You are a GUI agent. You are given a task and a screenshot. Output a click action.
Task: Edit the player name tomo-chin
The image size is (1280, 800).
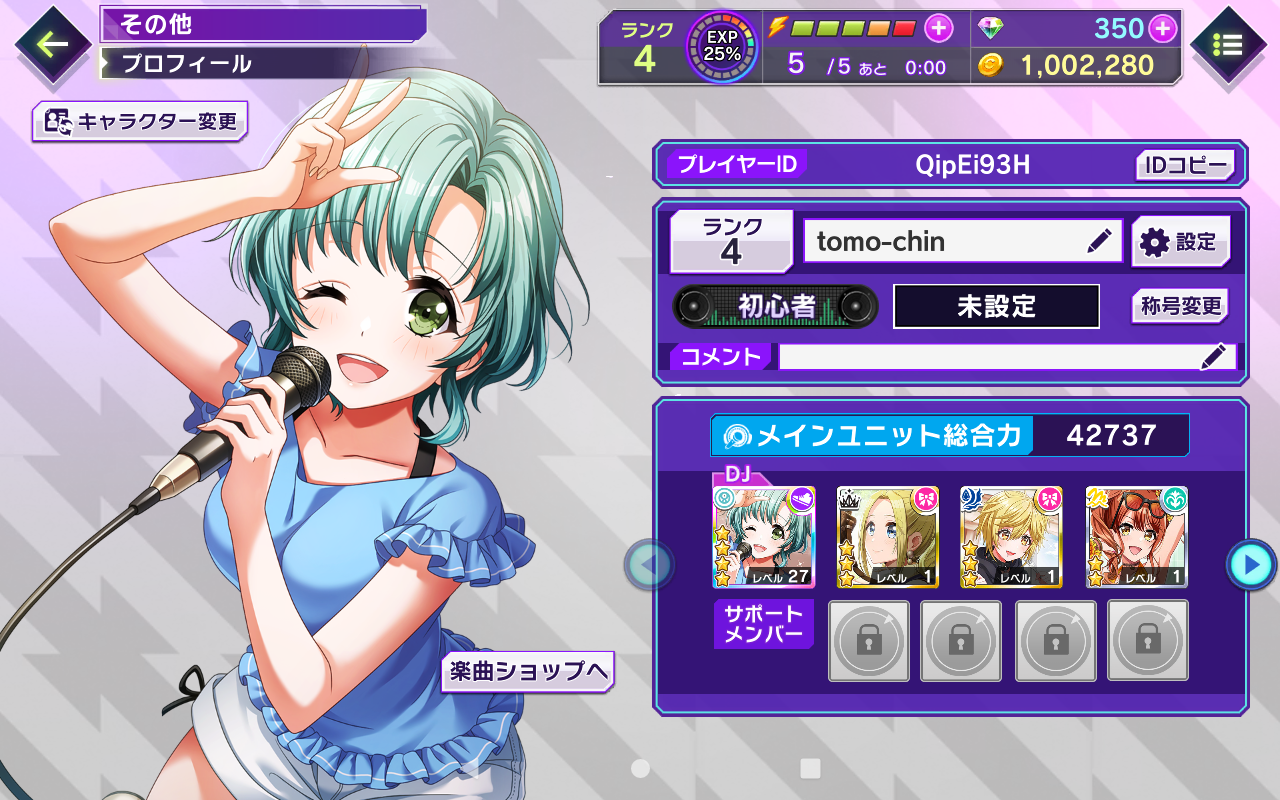point(1098,241)
